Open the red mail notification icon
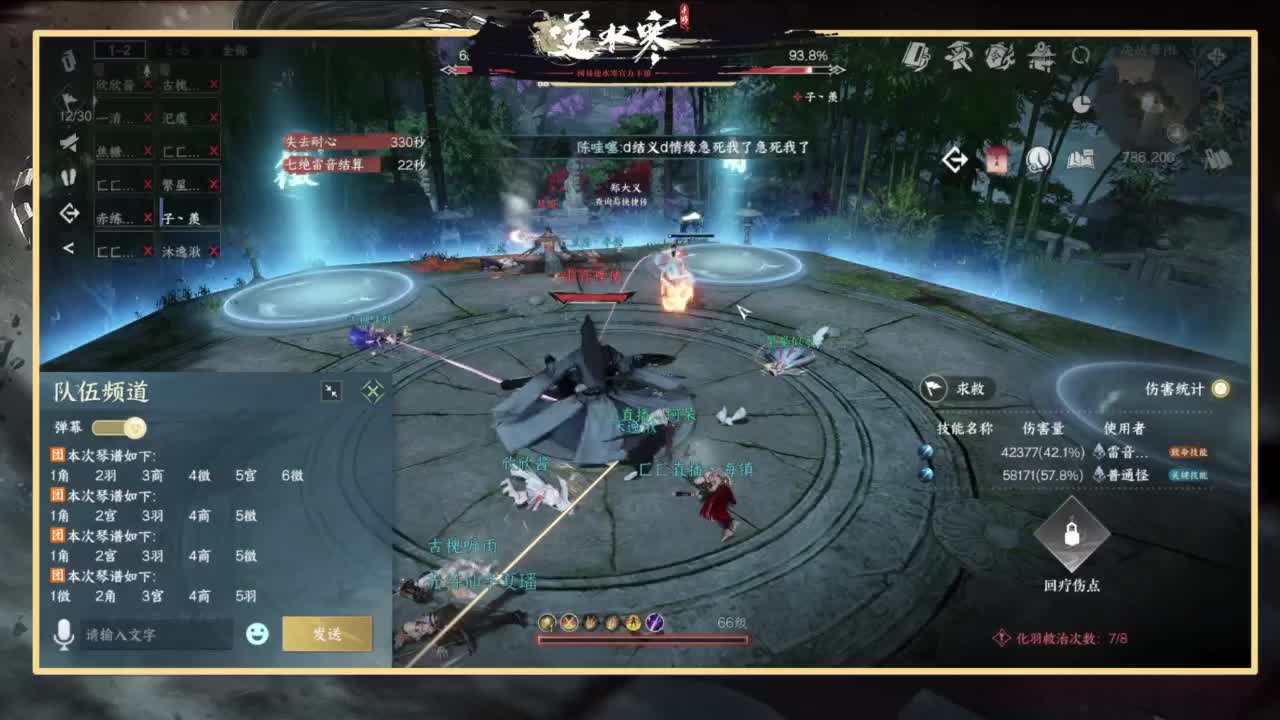 [x=996, y=160]
